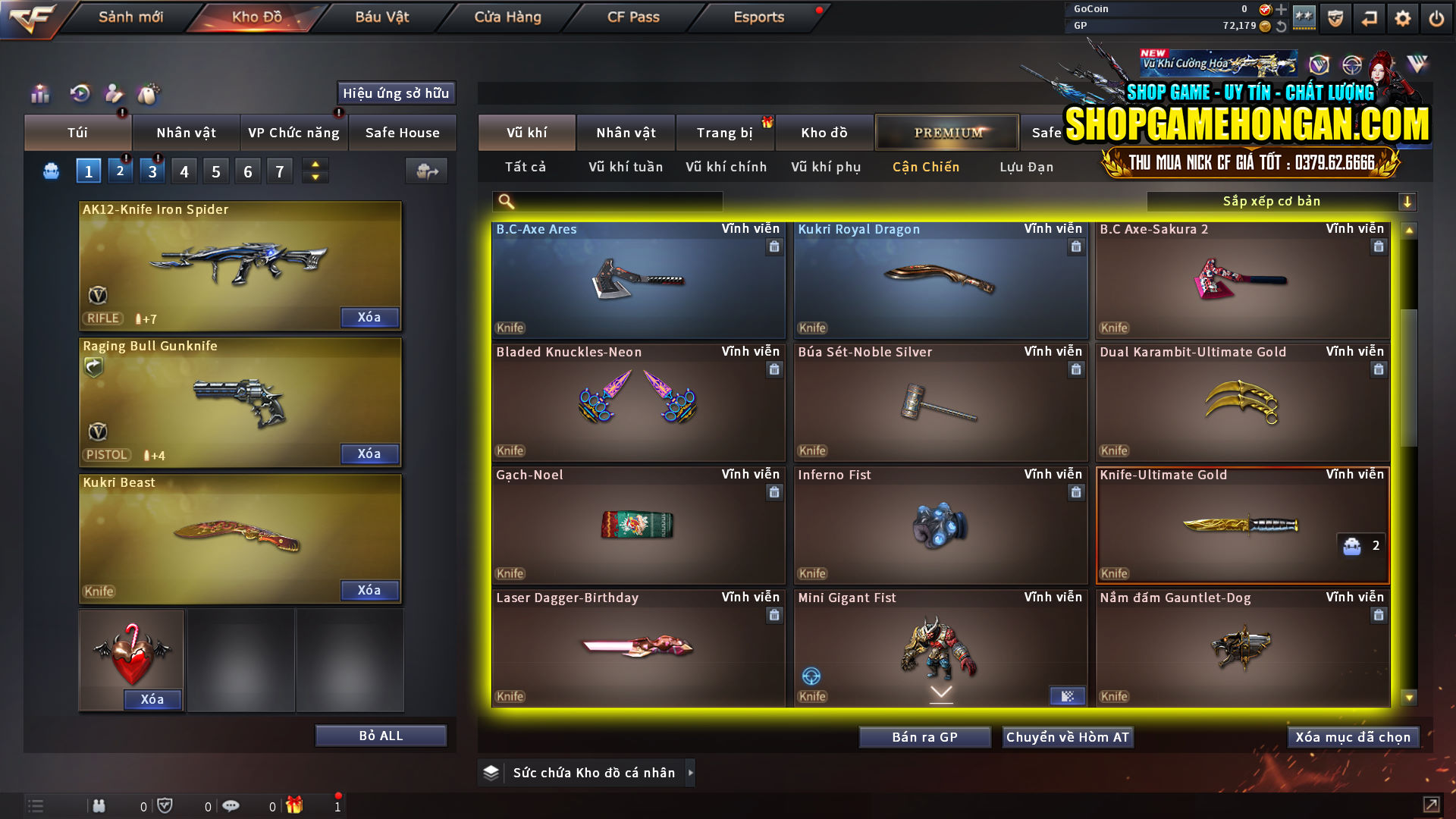Click the 'Bán ra GP' button
The image size is (1456, 819).
(924, 736)
